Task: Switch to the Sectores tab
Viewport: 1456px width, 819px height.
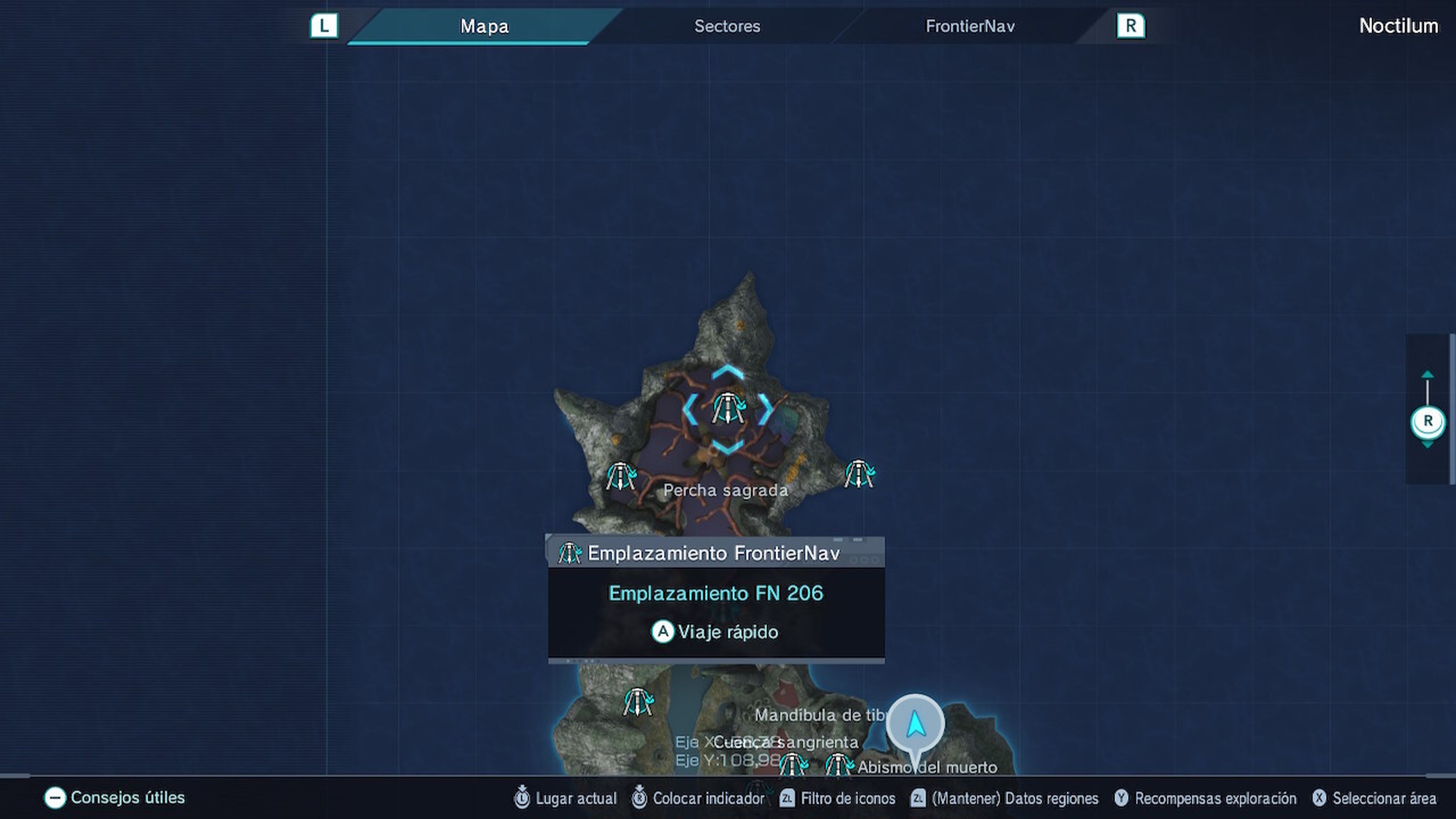Action: pyautogui.click(x=726, y=26)
